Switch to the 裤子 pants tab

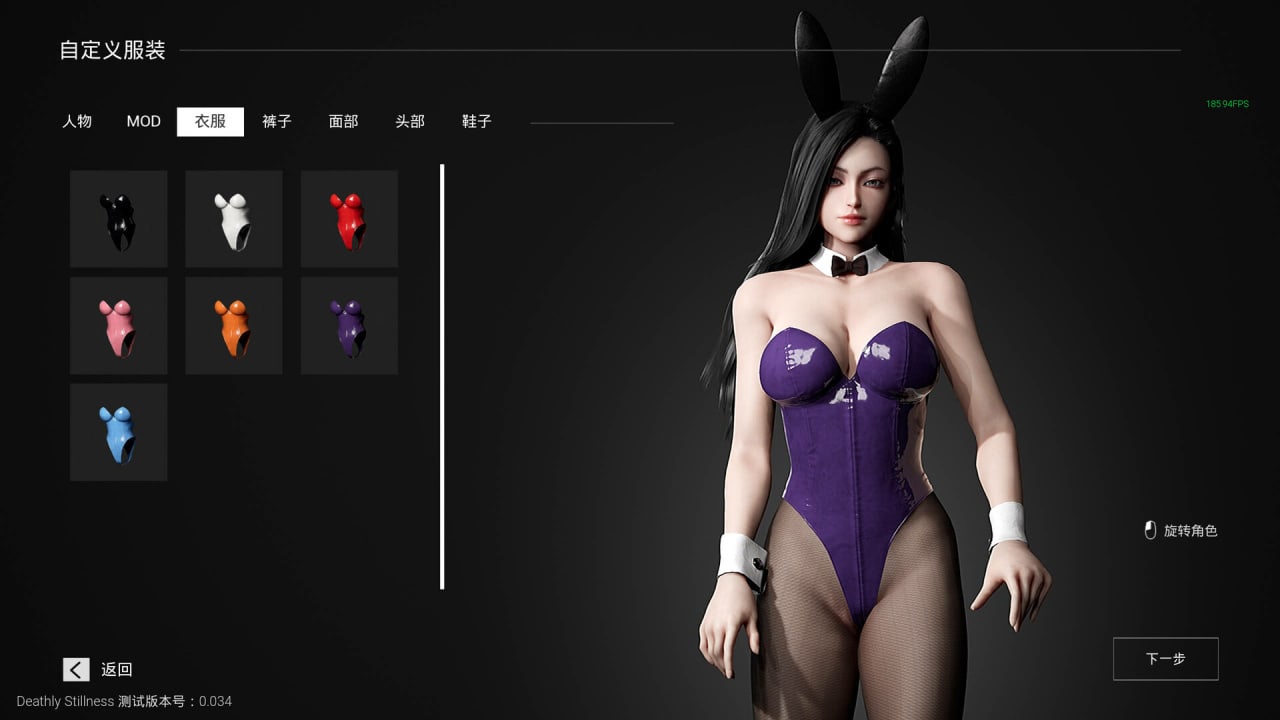[277, 121]
